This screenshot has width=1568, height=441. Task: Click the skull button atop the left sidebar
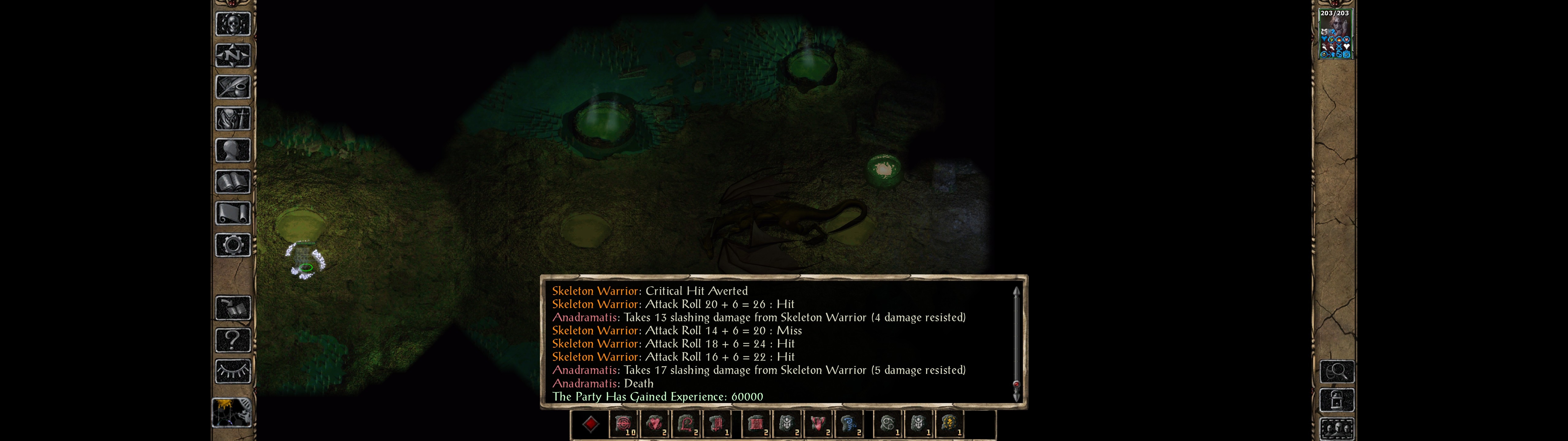pyautogui.click(x=232, y=24)
